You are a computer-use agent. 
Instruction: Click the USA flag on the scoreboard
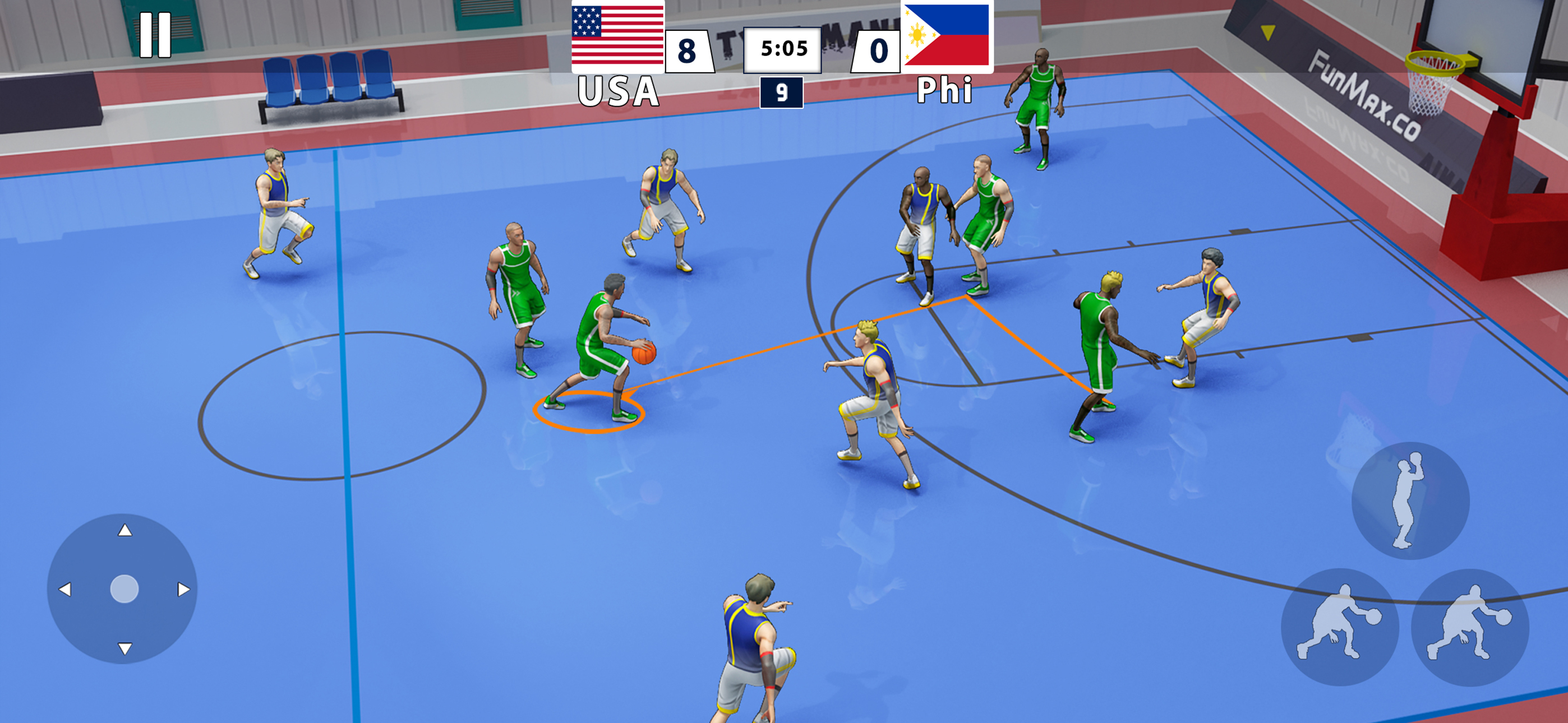(618, 38)
